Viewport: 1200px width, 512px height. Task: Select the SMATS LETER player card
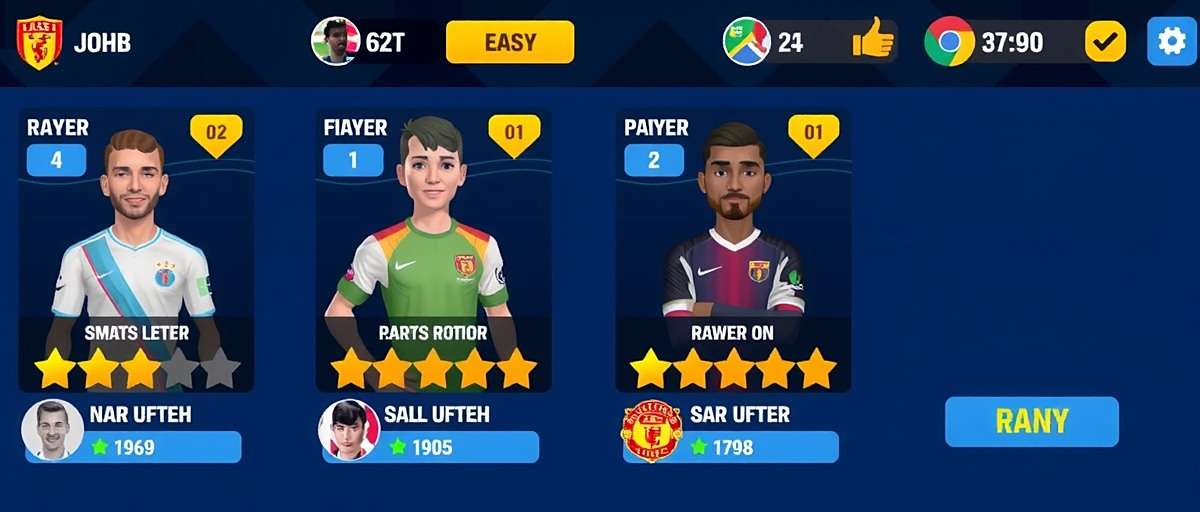pos(136,250)
